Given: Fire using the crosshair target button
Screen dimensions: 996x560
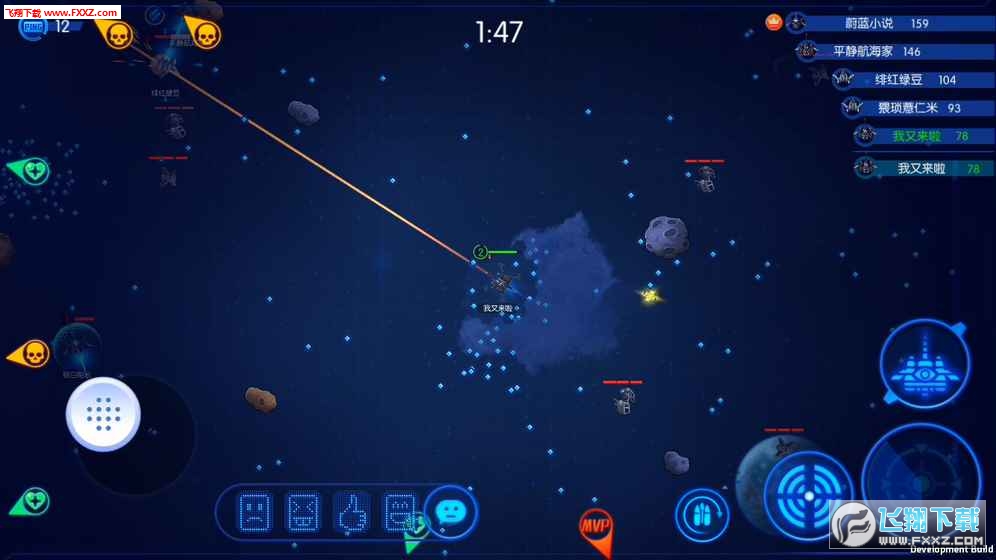Looking at the screenshot, I should 808,495.
